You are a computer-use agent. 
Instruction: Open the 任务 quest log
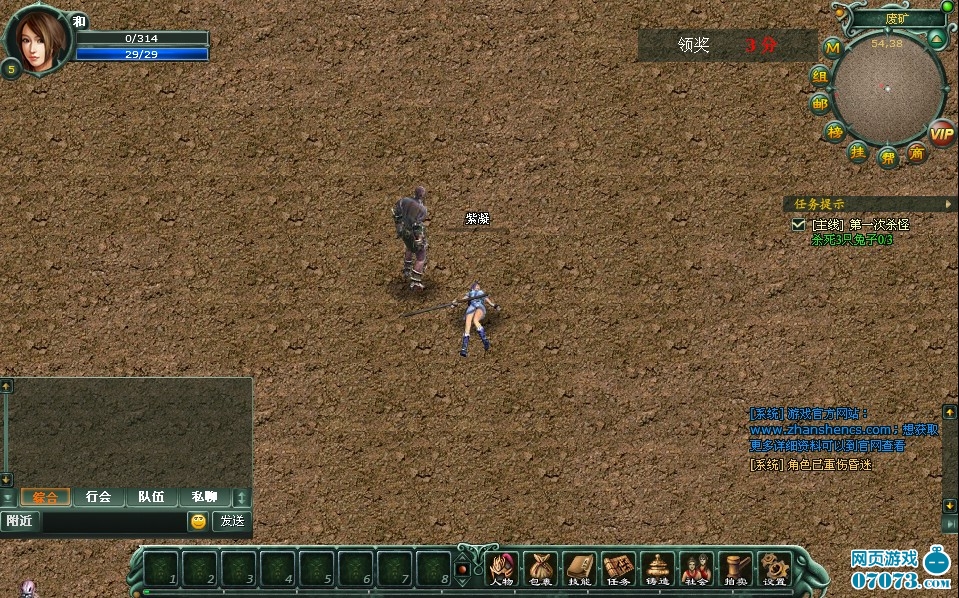618,568
